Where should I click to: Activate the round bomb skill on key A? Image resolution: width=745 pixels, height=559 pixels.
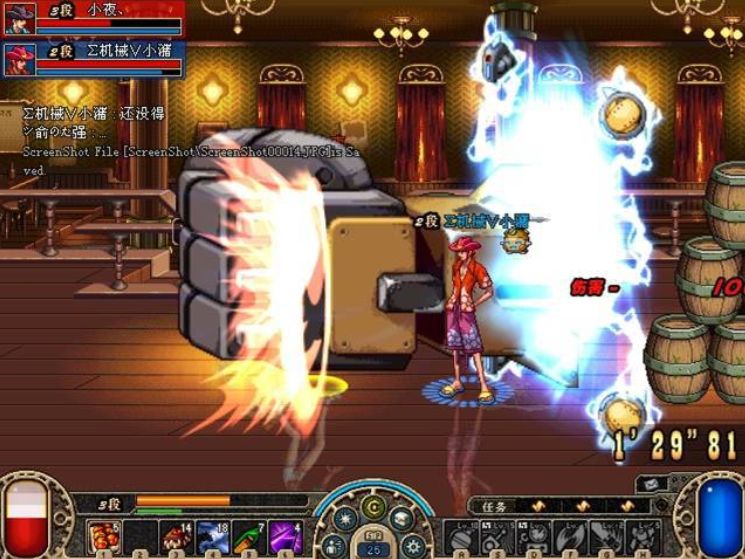[x=463, y=536]
